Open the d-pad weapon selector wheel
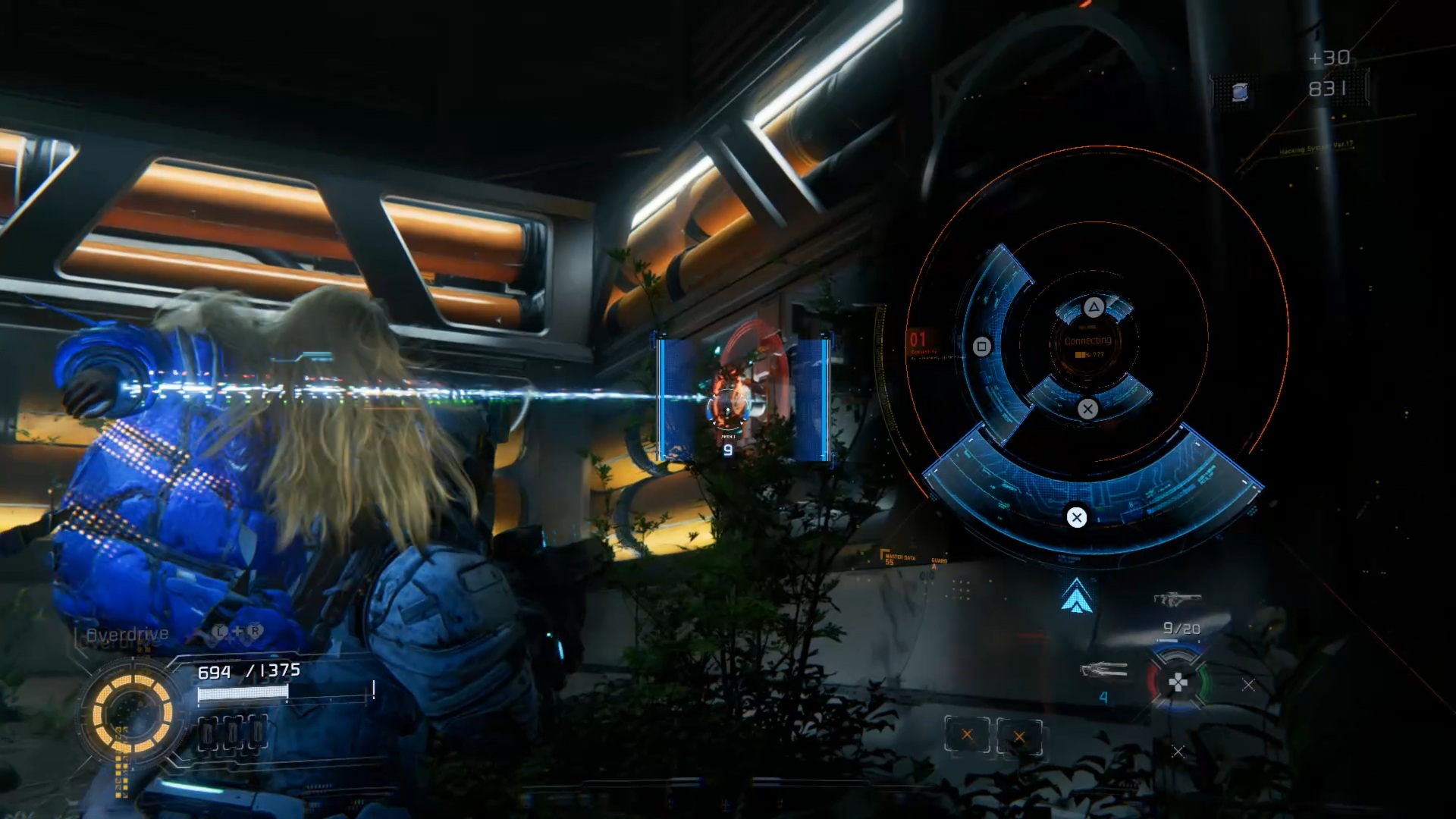Viewport: 1456px width, 819px height. click(x=1177, y=682)
